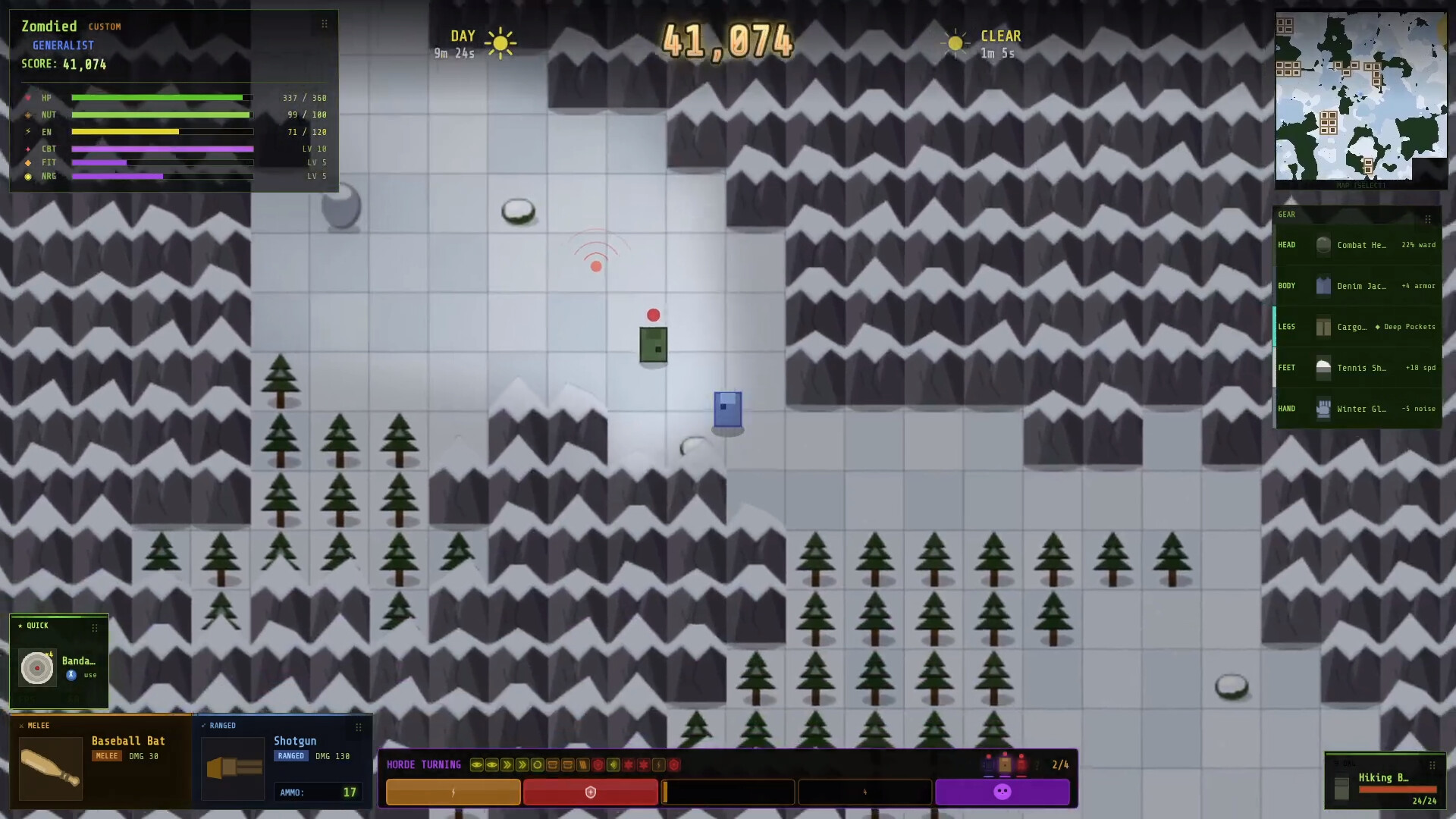The width and height of the screenshot is (1456, 819).
Task: Click the Bandage icon in the Quick slot
Action: (36, 669)
